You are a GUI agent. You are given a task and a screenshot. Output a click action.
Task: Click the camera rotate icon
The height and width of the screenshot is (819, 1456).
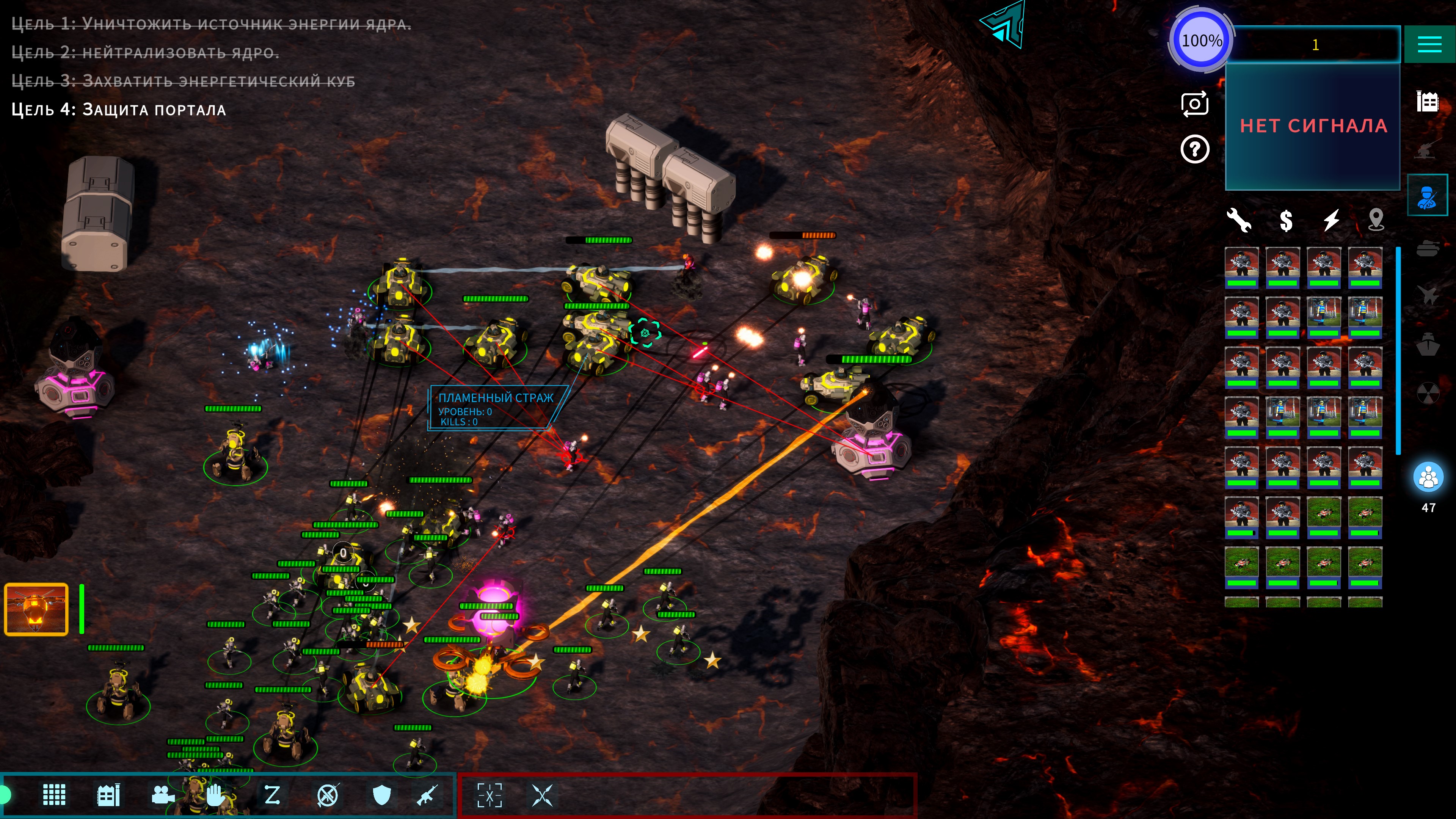tap(1194, 104)
